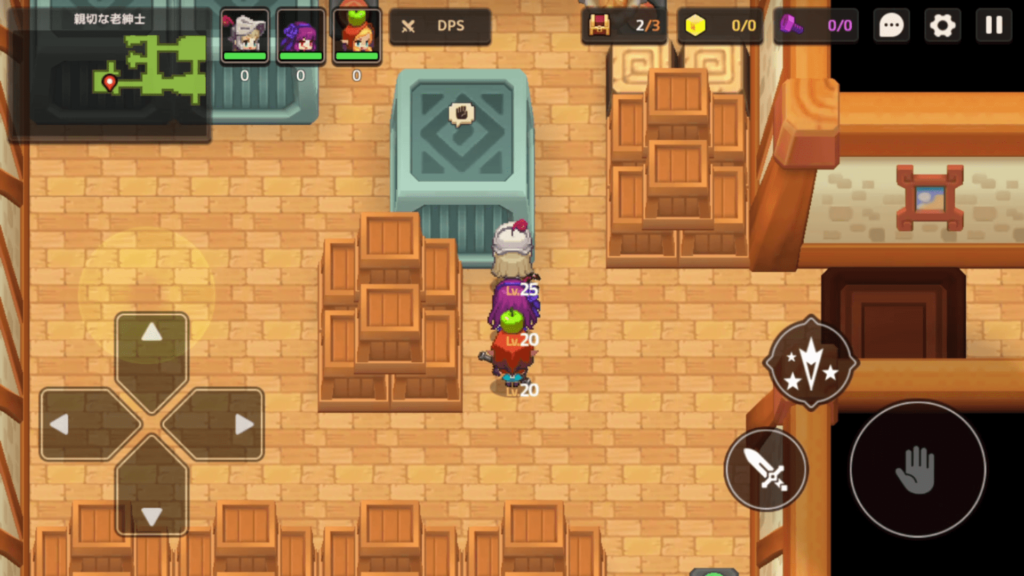Tap the hand interact button
Image resolution: width=1024 pixels, height=576 pixels.
[917, 469]
